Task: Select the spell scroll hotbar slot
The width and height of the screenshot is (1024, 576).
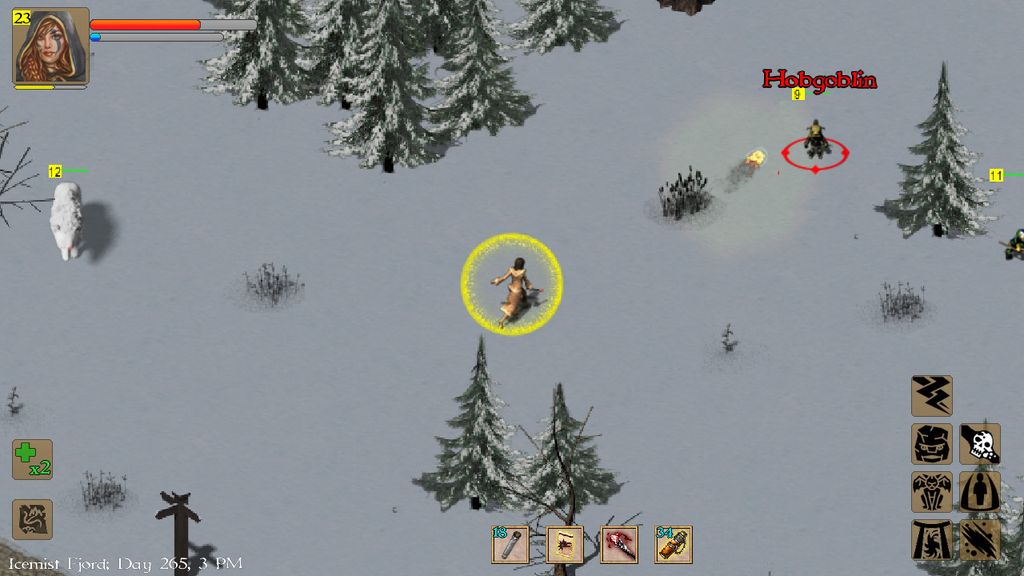Action: coord(564,545)
